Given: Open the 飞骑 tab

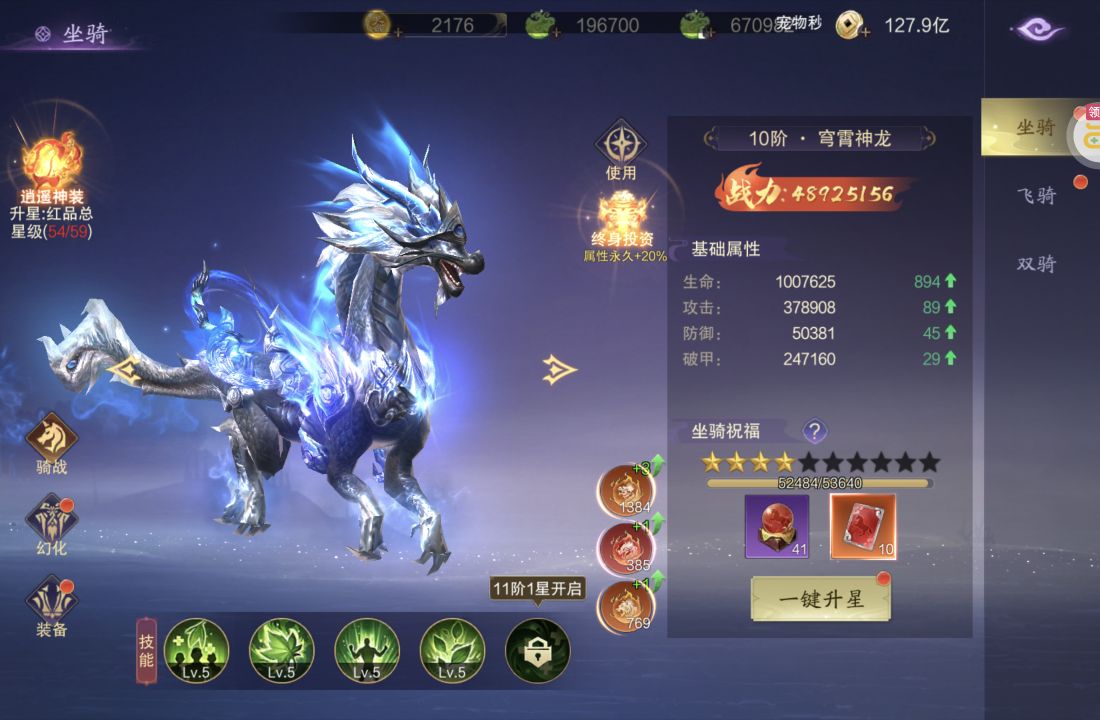Looking at the screenshot, I should (x=1035, y=196).
